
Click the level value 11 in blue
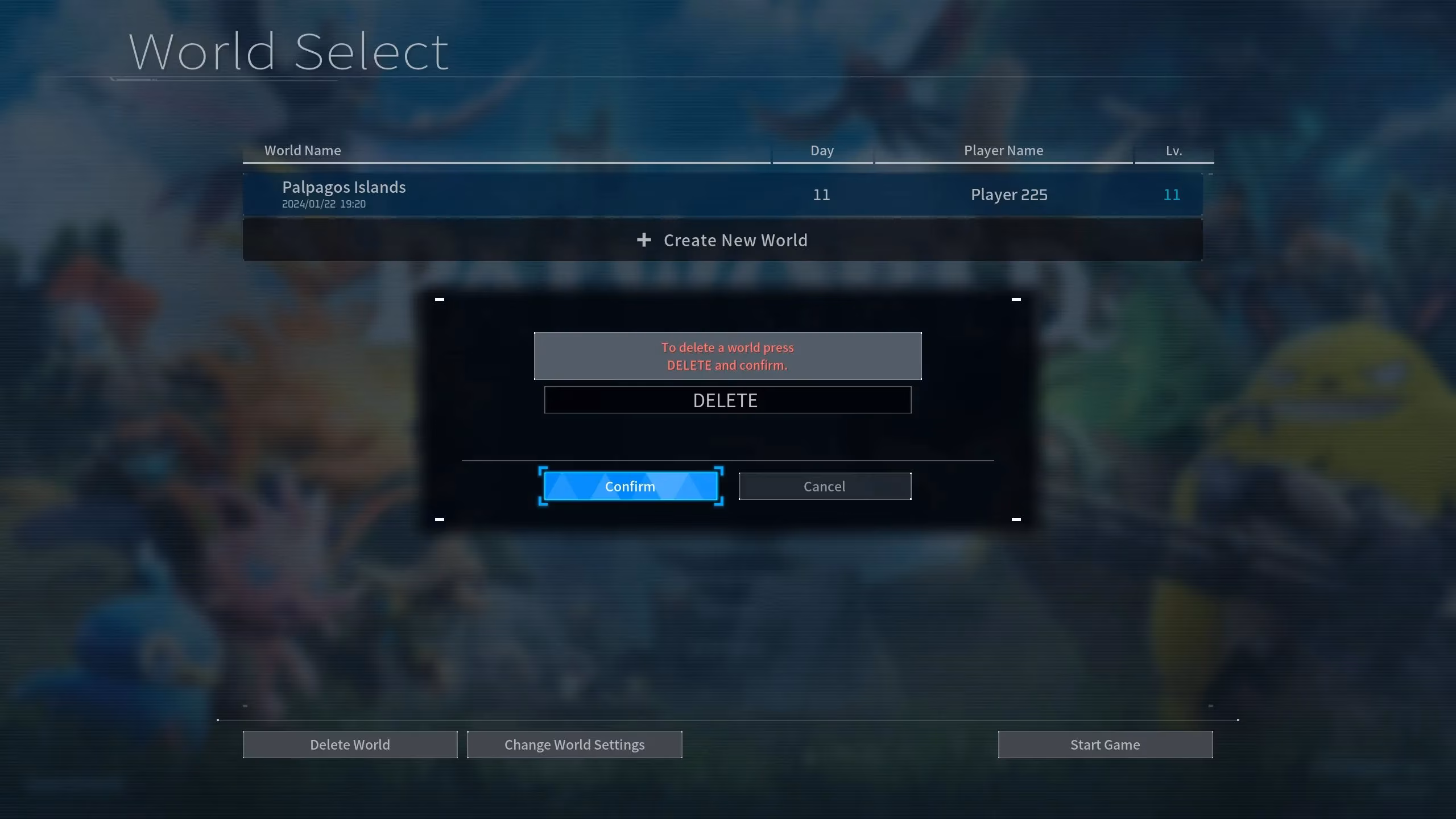(1172, 194)
